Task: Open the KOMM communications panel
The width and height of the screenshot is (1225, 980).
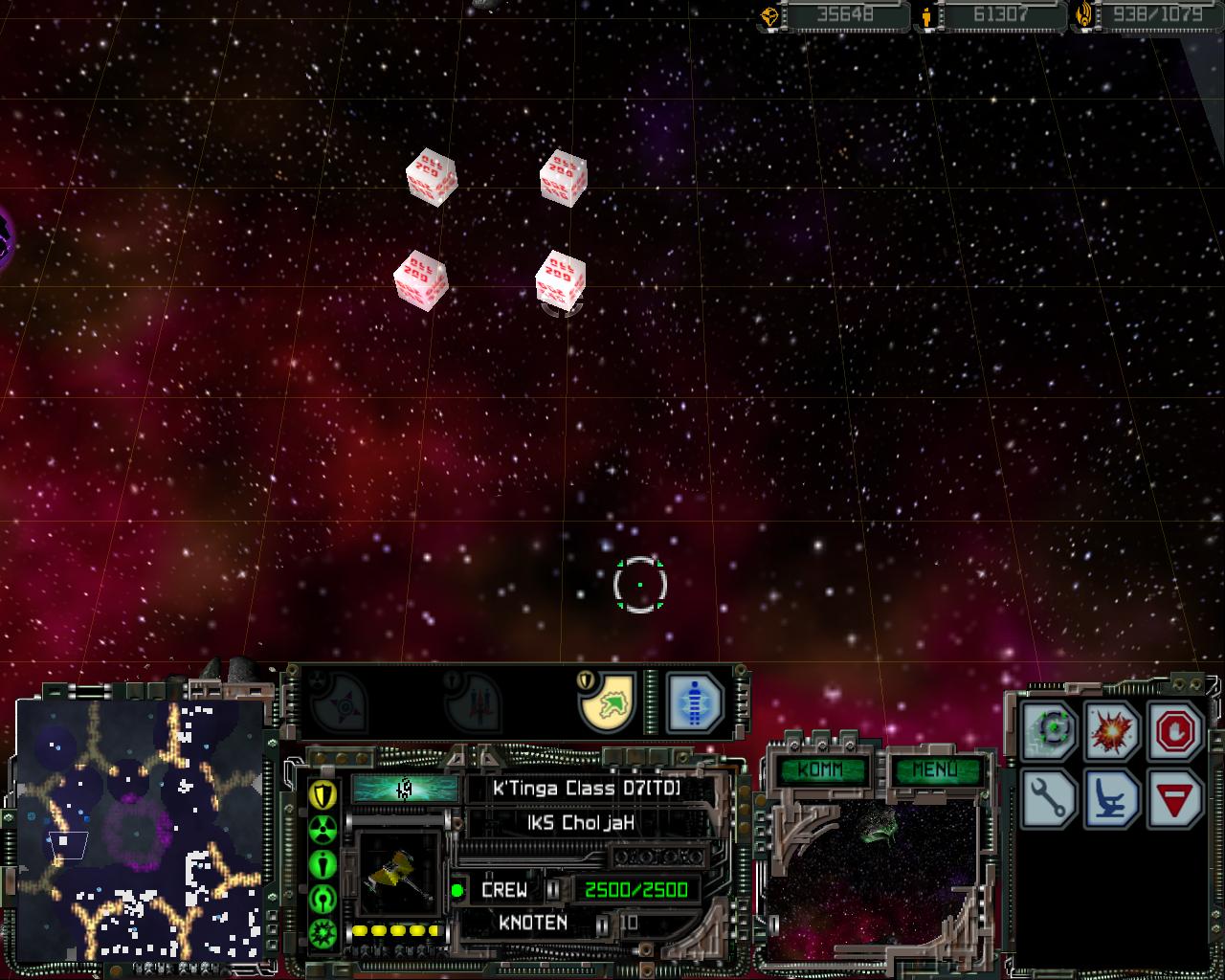Action: (820, 770)
